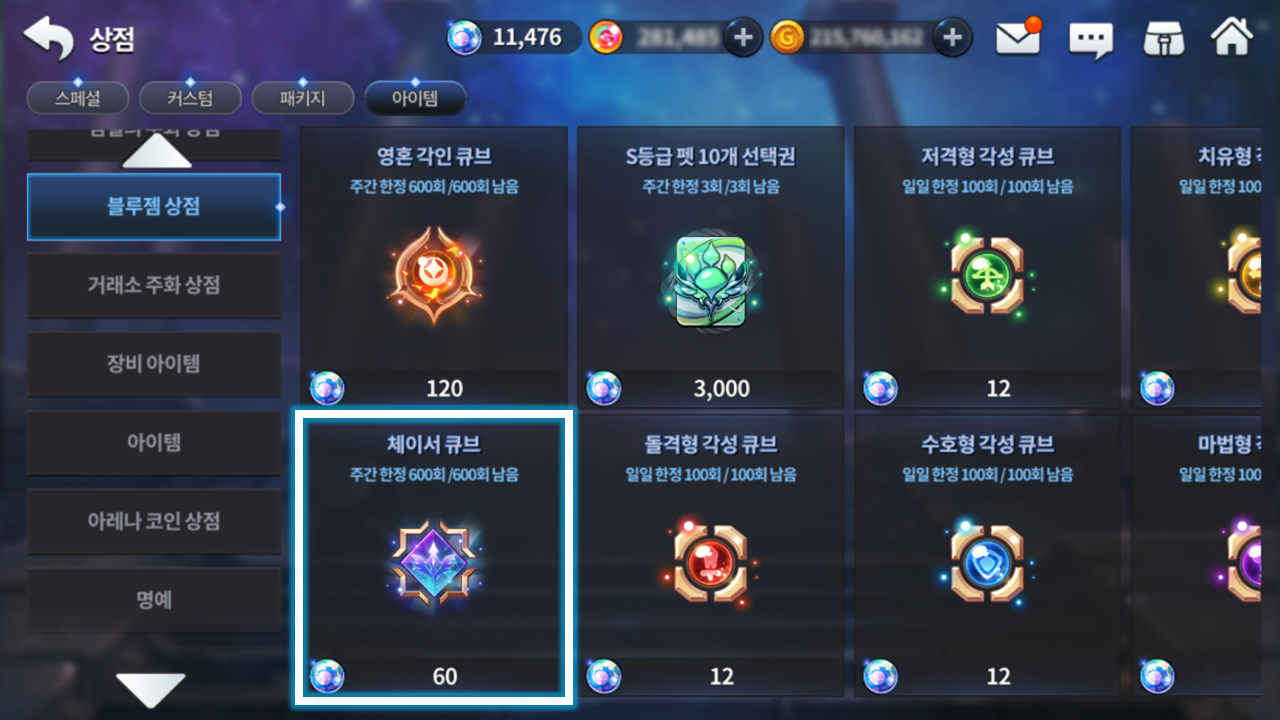Viewport: 1280px width, 720px height.
Task: Switch to the 커스텀 tab
Action: [x=190, y=98]
